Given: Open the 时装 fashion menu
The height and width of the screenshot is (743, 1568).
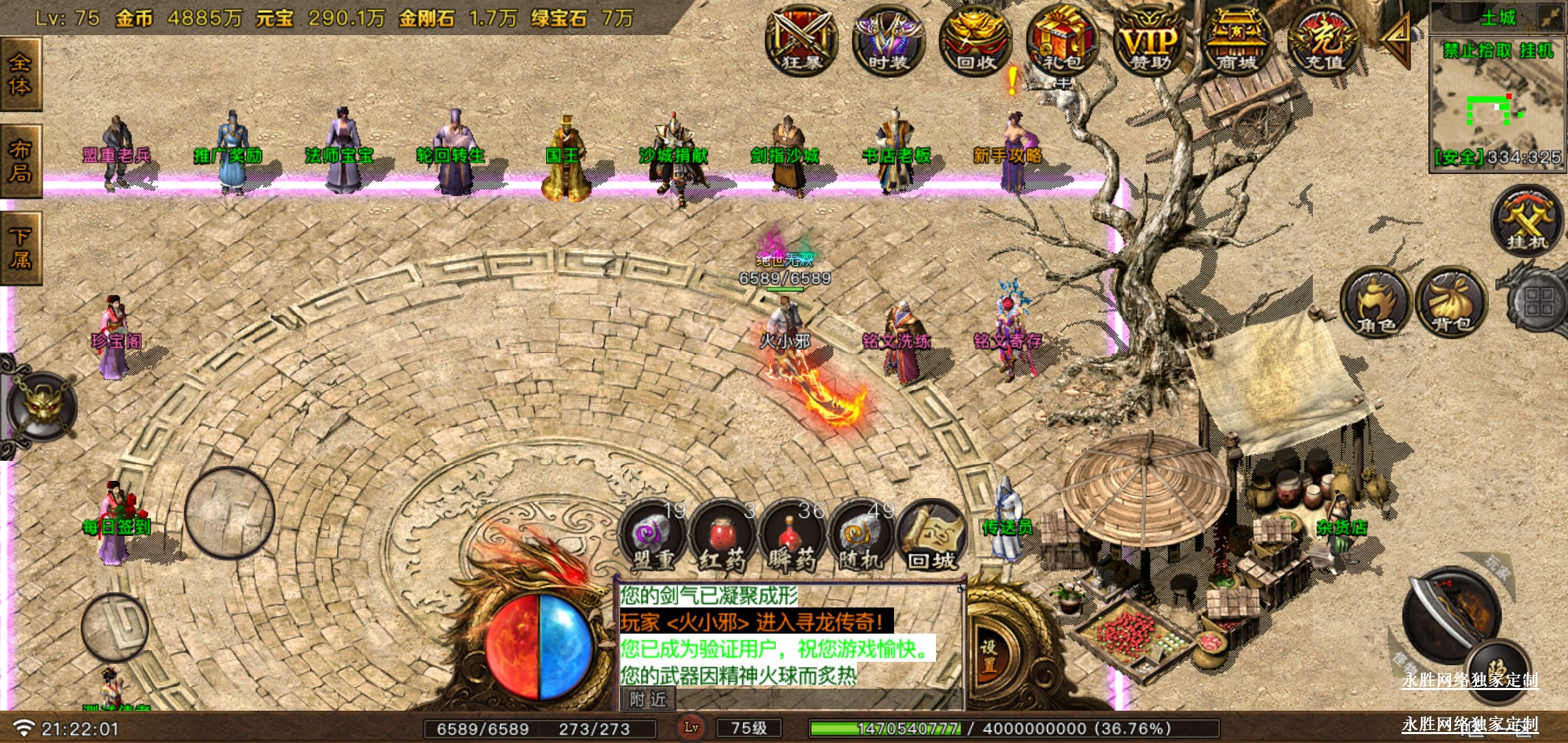Looking at the screenshot, I should [888, 41].
